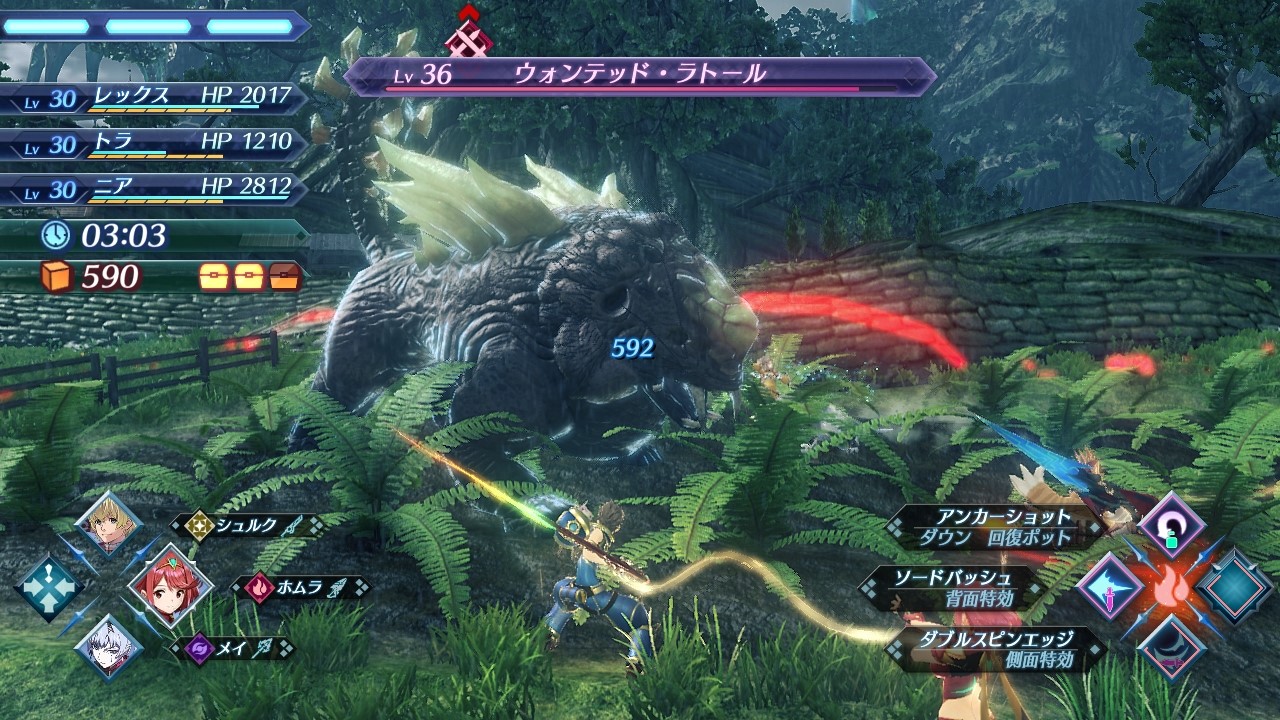
Task: Switch to Shulk's blade portrait
Action: coord(108,524)
